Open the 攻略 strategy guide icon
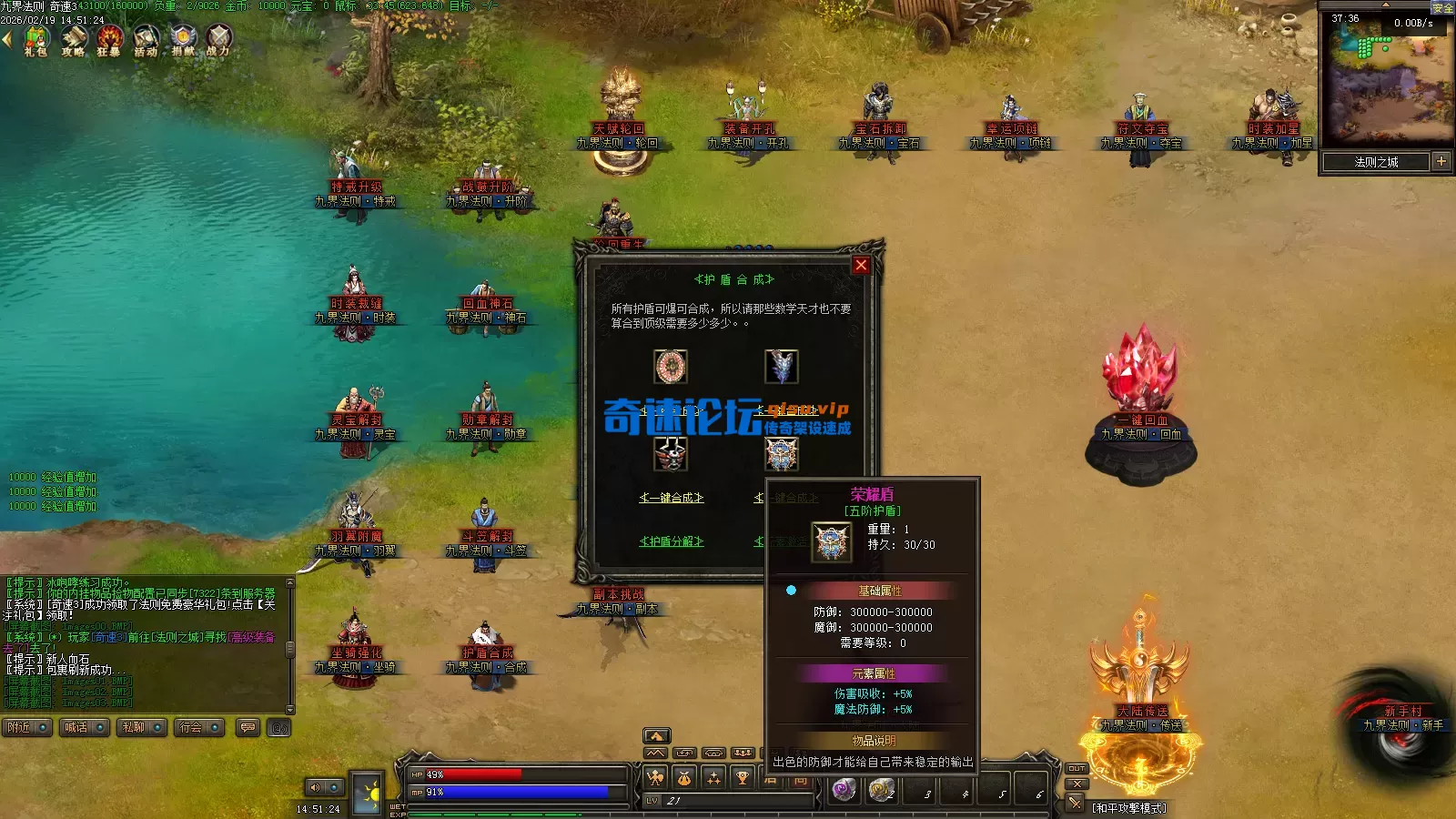 tap(74, 39)
